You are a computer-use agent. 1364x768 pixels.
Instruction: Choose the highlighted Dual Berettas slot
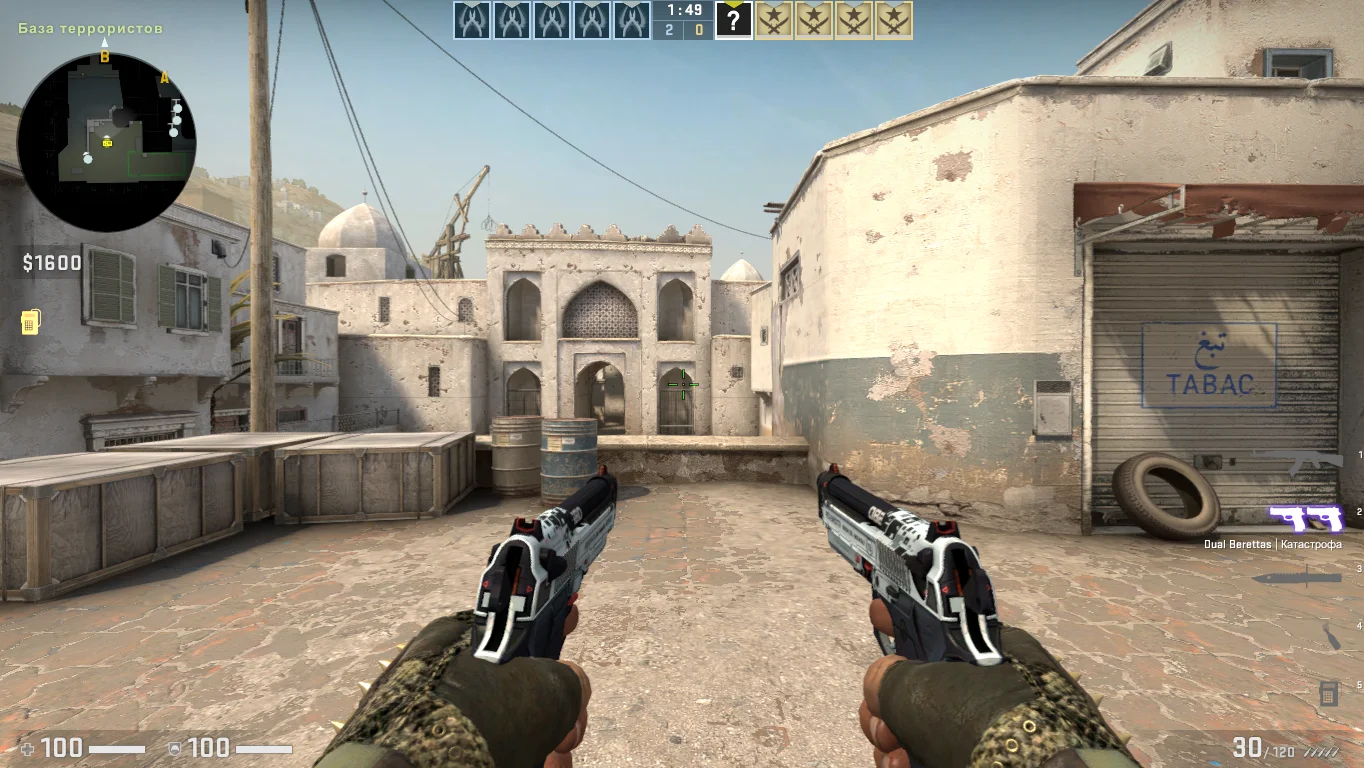click(x=1306, y=517)
